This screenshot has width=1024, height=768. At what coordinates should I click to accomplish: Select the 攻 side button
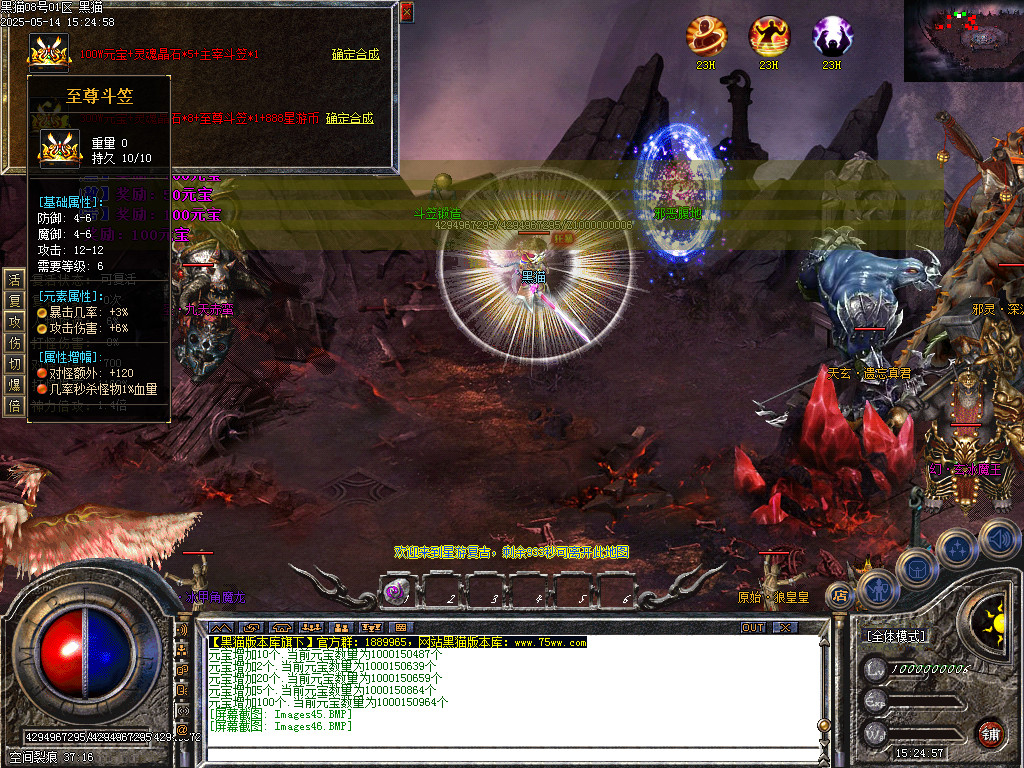coord(14,322)
